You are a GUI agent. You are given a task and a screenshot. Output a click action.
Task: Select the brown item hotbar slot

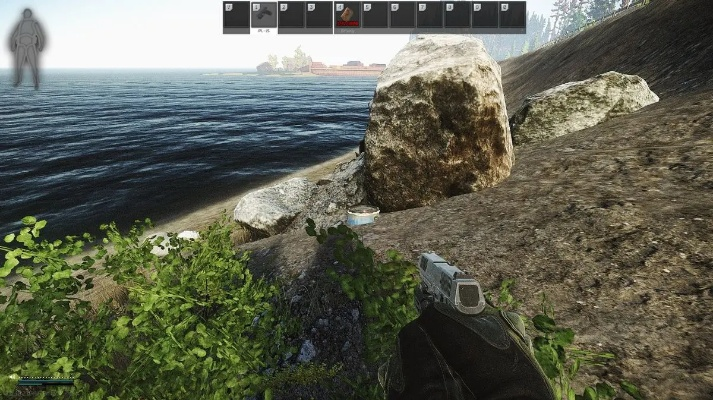click(347, 15)
